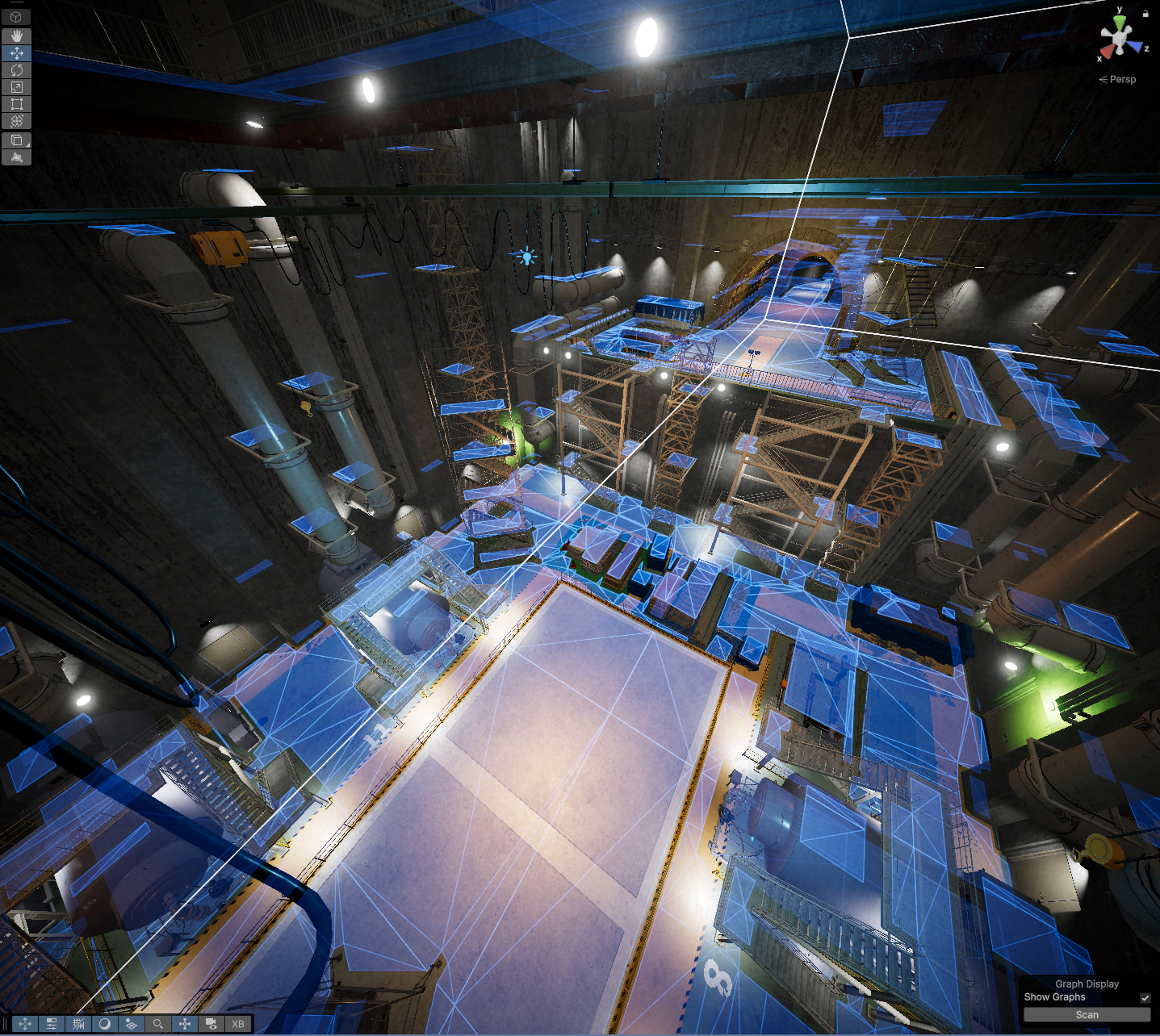
Task: Toggle the camera with eye overlay button
Action: coord(211,1024)
